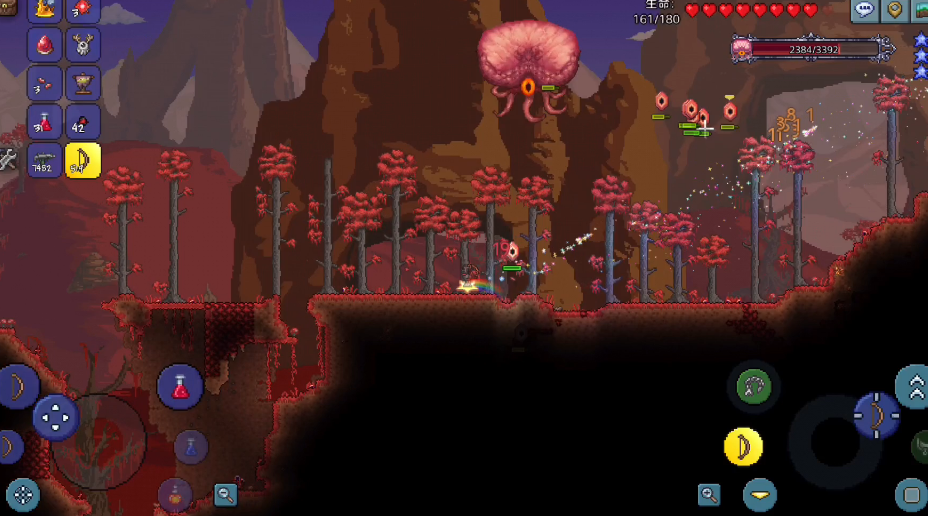Use the blue mana potion quick button

click(191, 447)
